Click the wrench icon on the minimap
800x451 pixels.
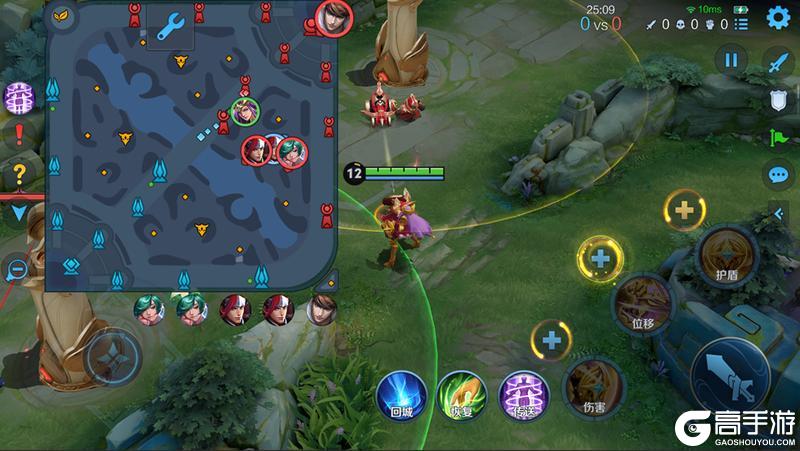[x=170, y=25]
